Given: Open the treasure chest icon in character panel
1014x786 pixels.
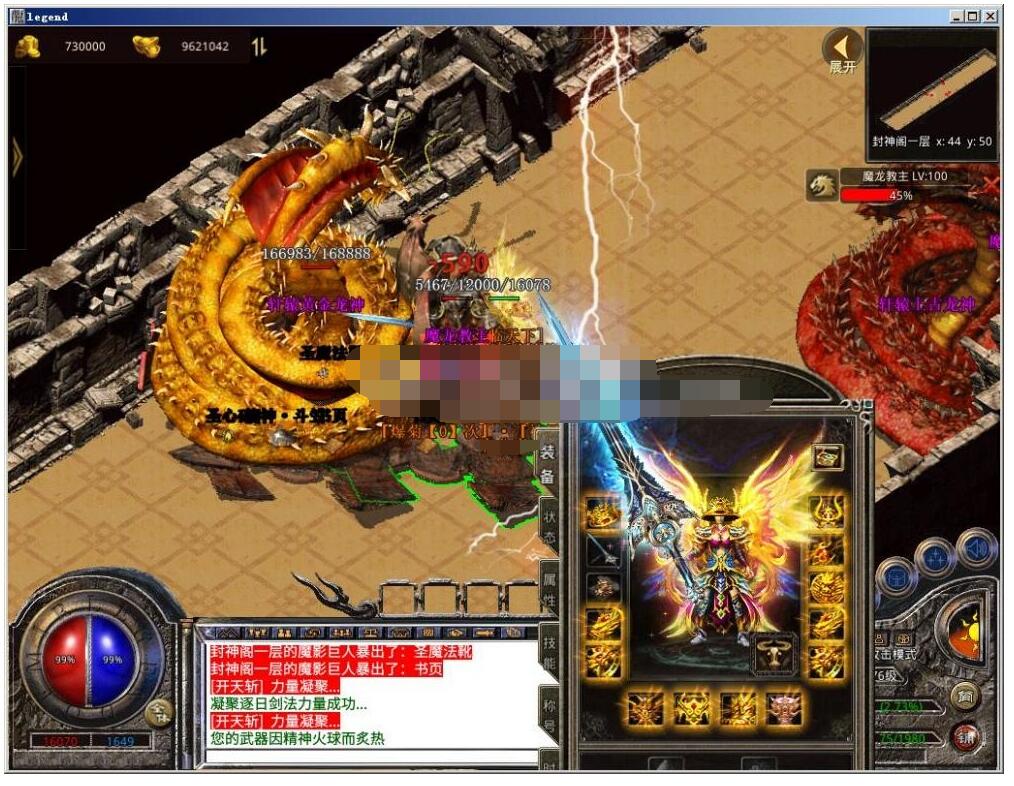Looking at the screenshot, I should click(827, 458).
